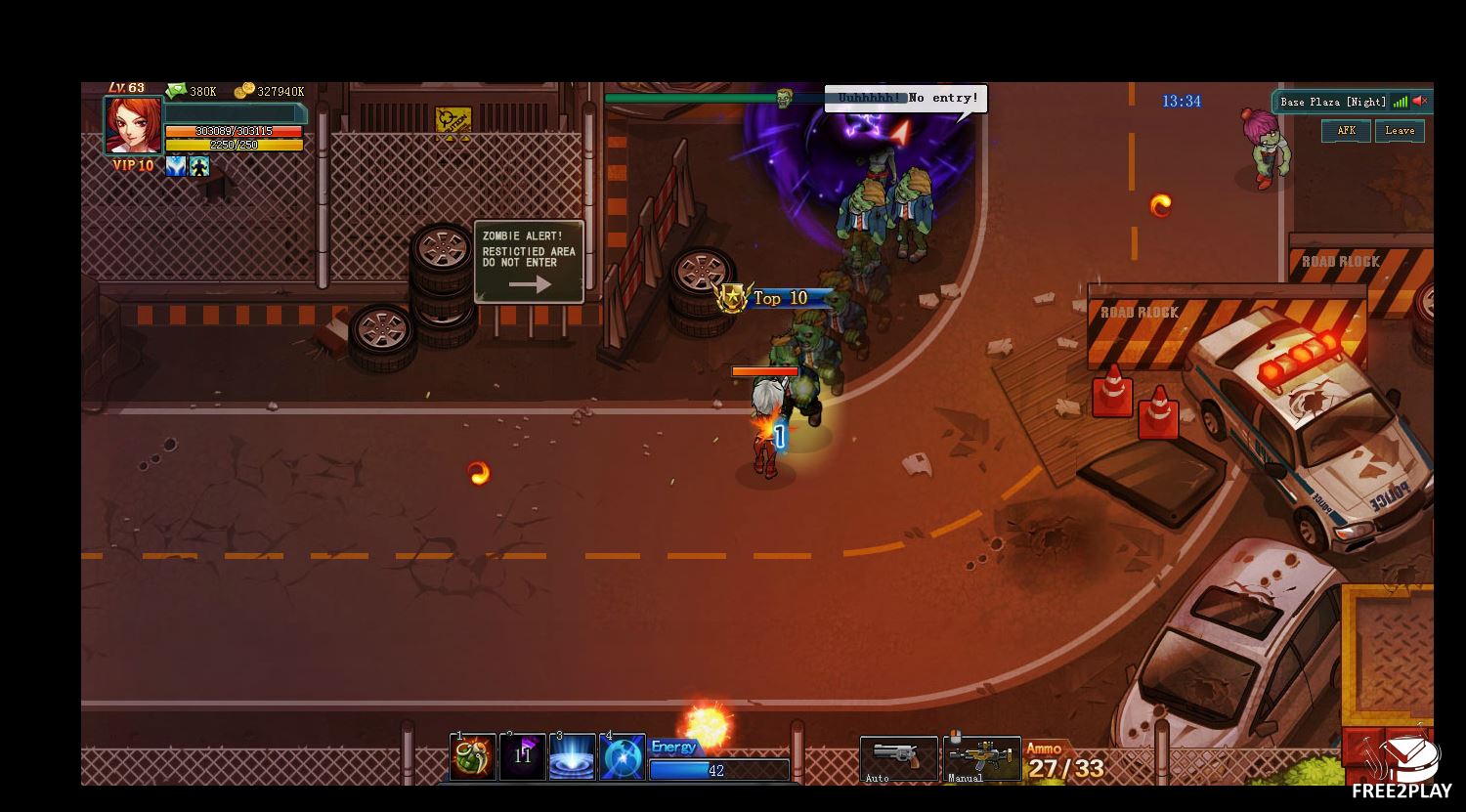
Task: Inspect the glowing figure buff icon
Action: (199, 166)
